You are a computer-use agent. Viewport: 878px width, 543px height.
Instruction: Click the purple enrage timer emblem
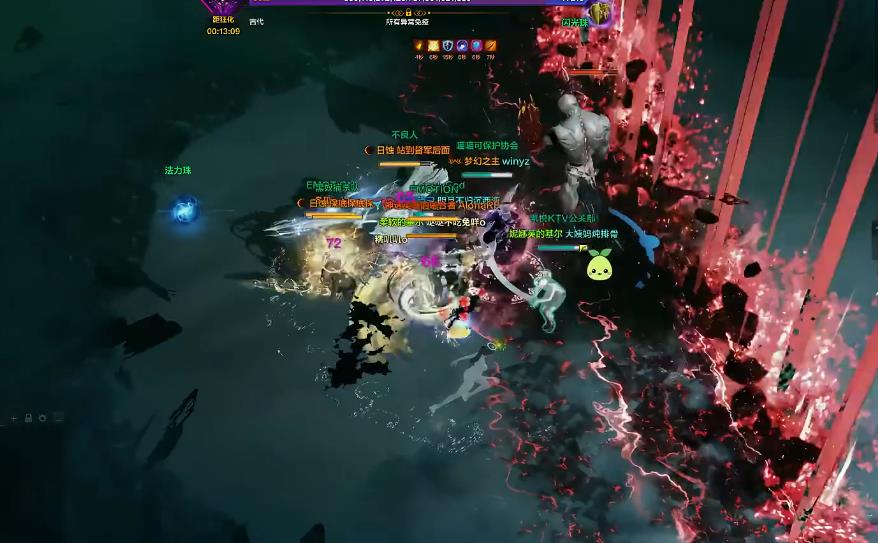(x=223, y=8)
